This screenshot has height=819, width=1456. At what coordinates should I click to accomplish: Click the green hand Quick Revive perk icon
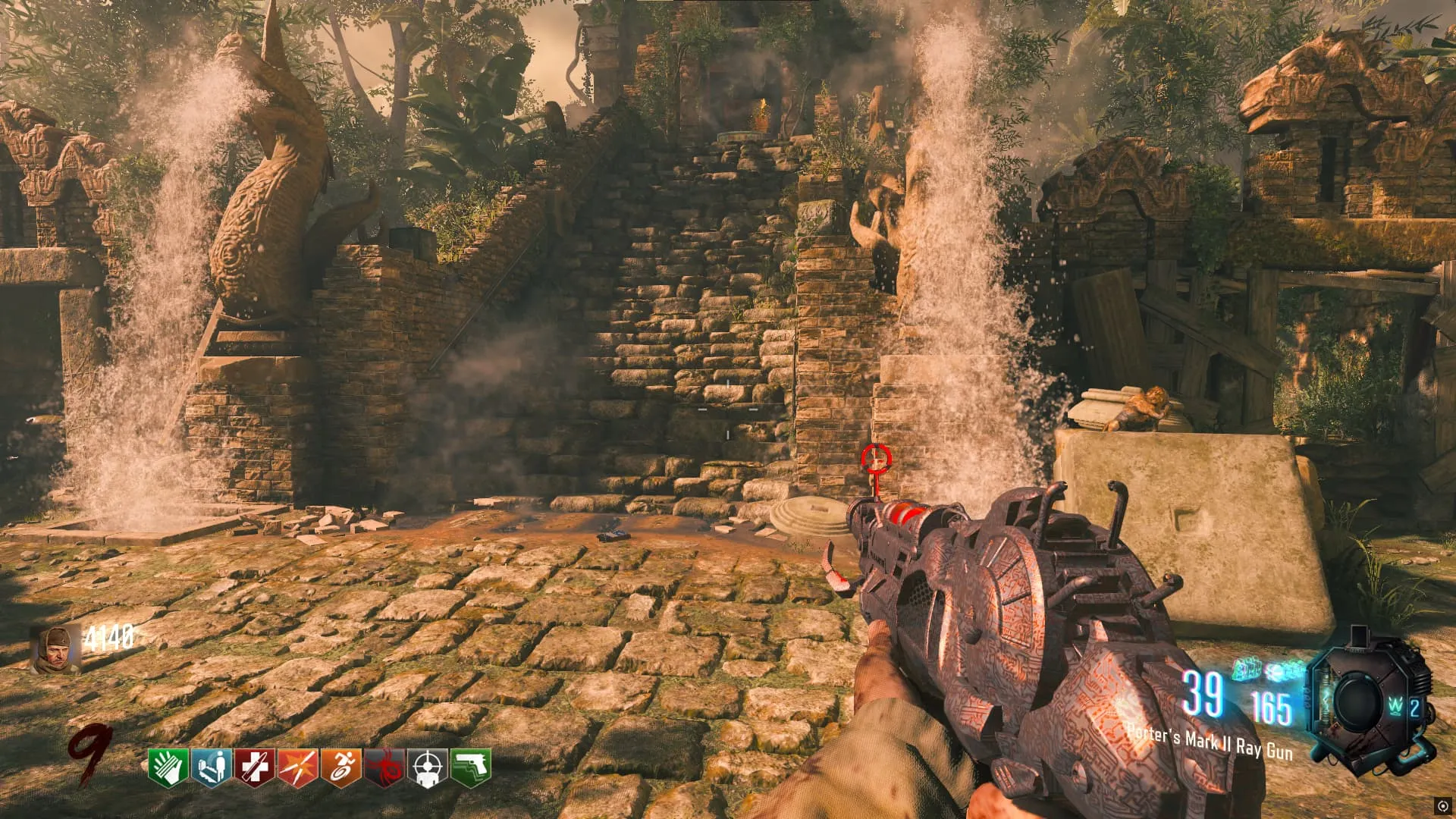[168, 767]
